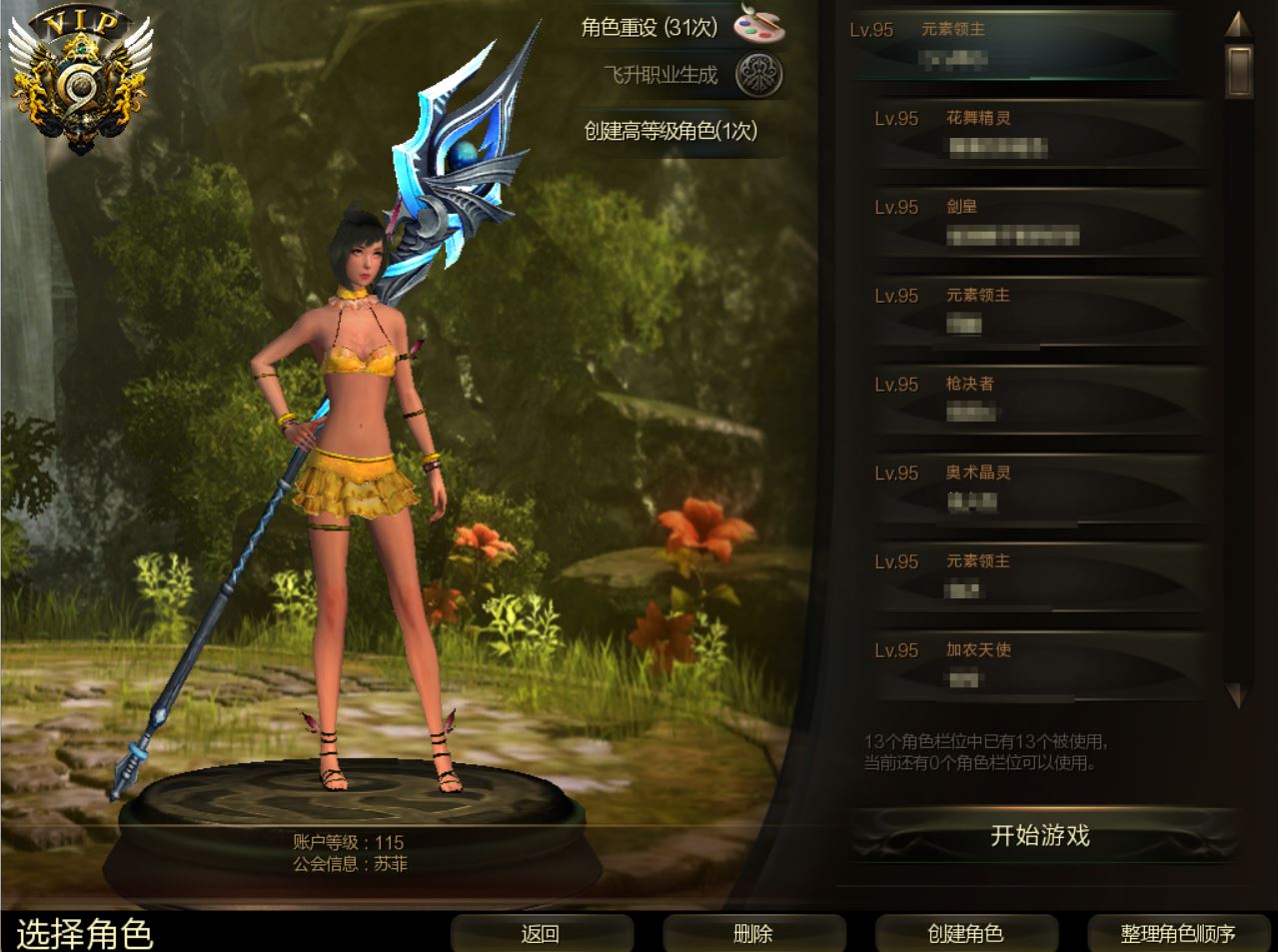Click the scroll-up arrow of character list

[x=1238, y=23]
